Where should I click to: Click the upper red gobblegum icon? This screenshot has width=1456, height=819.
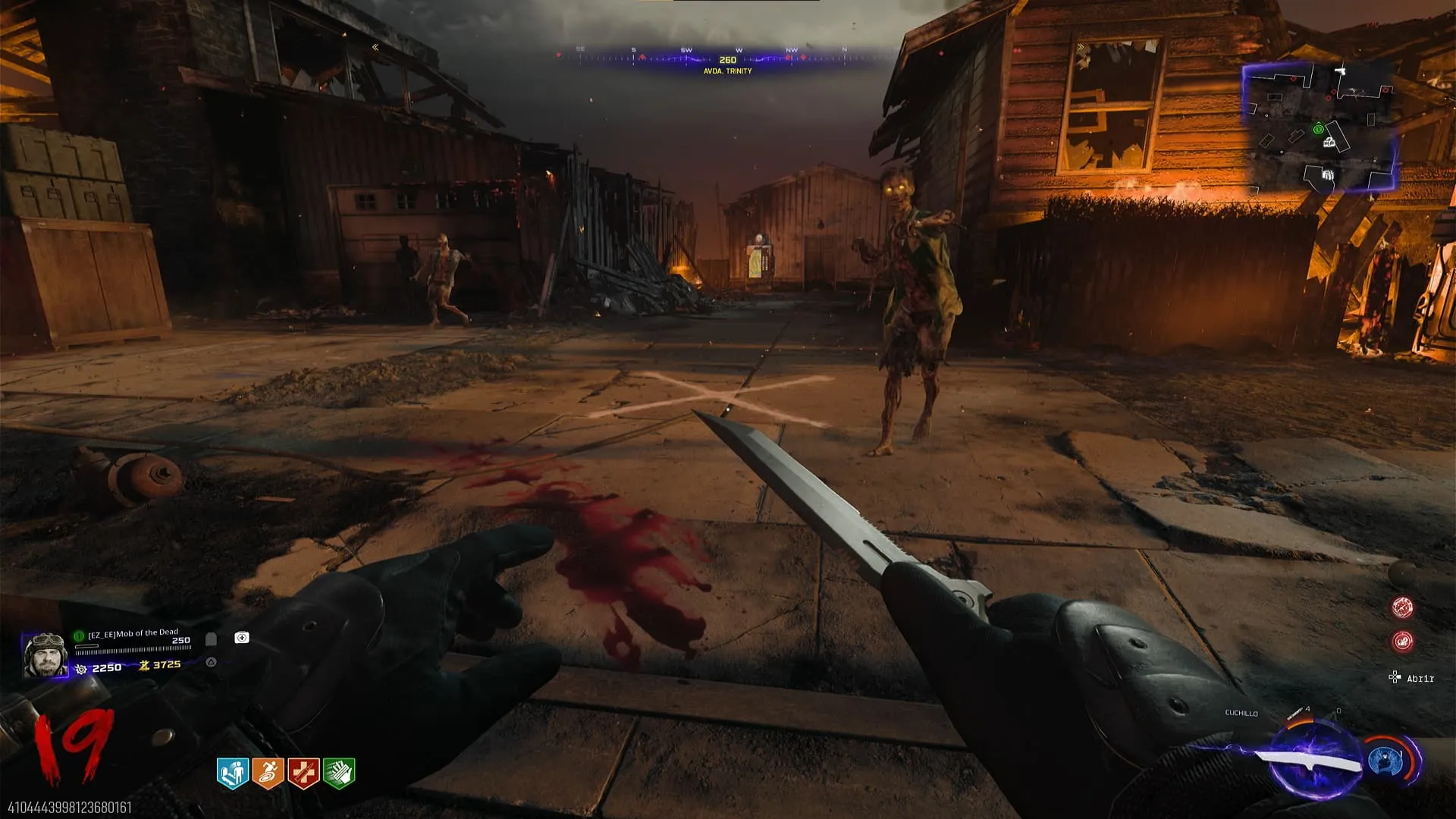(1402, 607)
